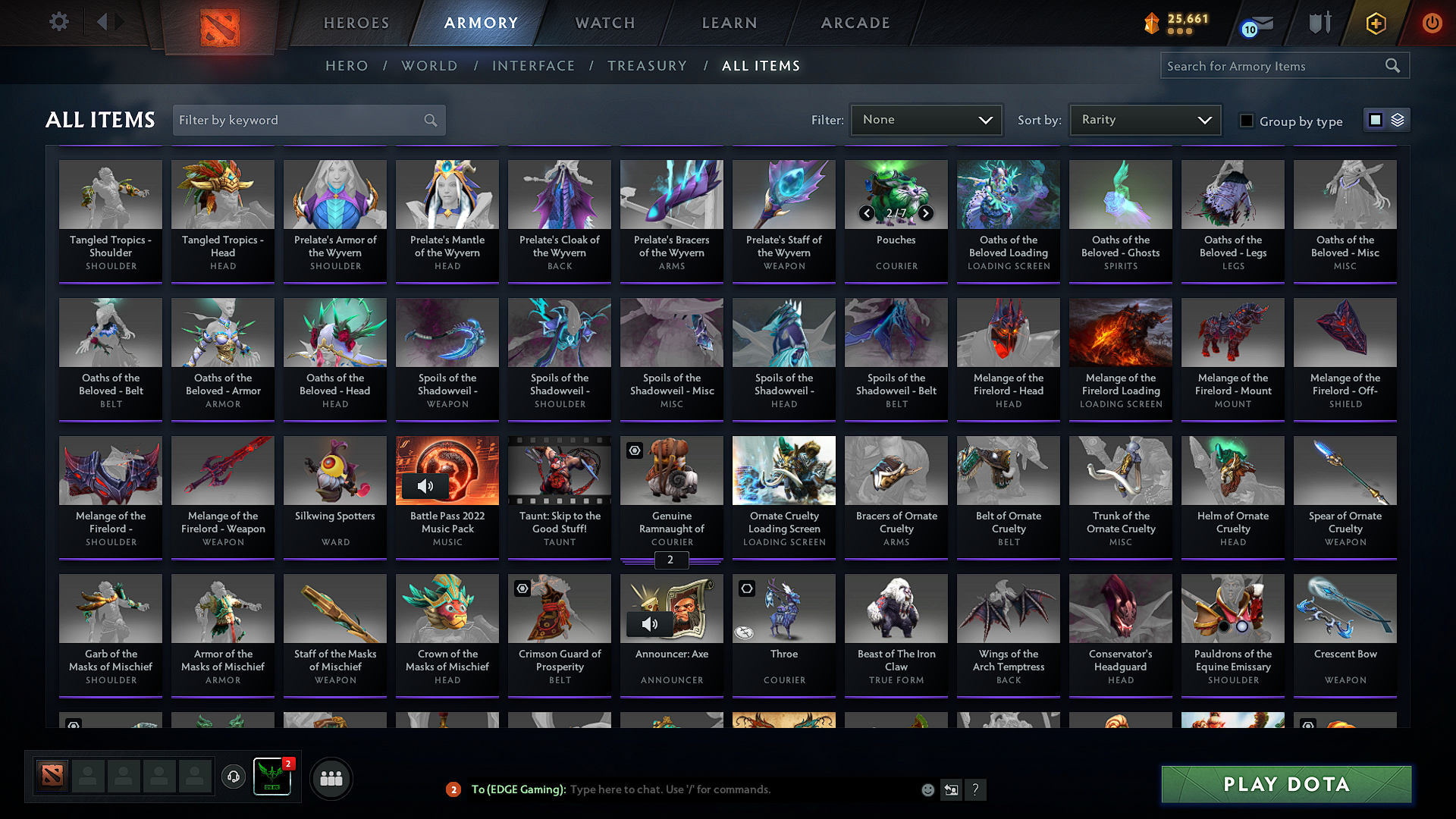The width and height of the screenshot is (1456, 819).
Task: Select the armory shield and sword icon
Action: [x=1319, y=24]
